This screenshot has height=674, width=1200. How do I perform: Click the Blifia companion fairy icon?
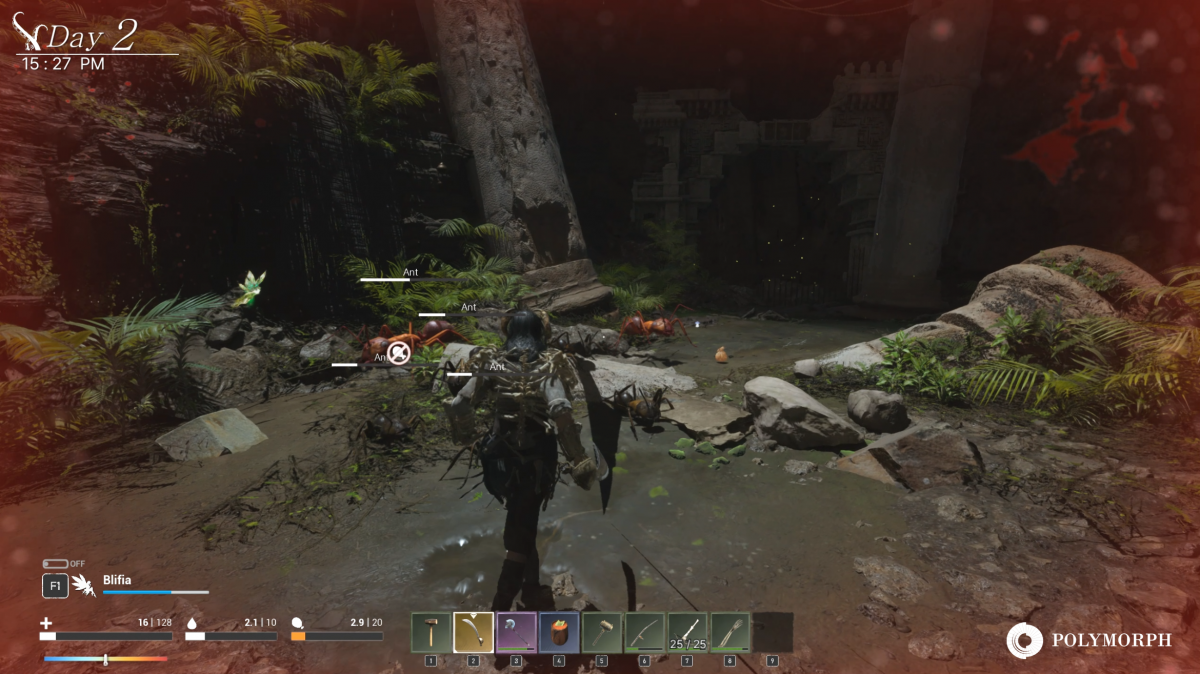coord(84,585)
